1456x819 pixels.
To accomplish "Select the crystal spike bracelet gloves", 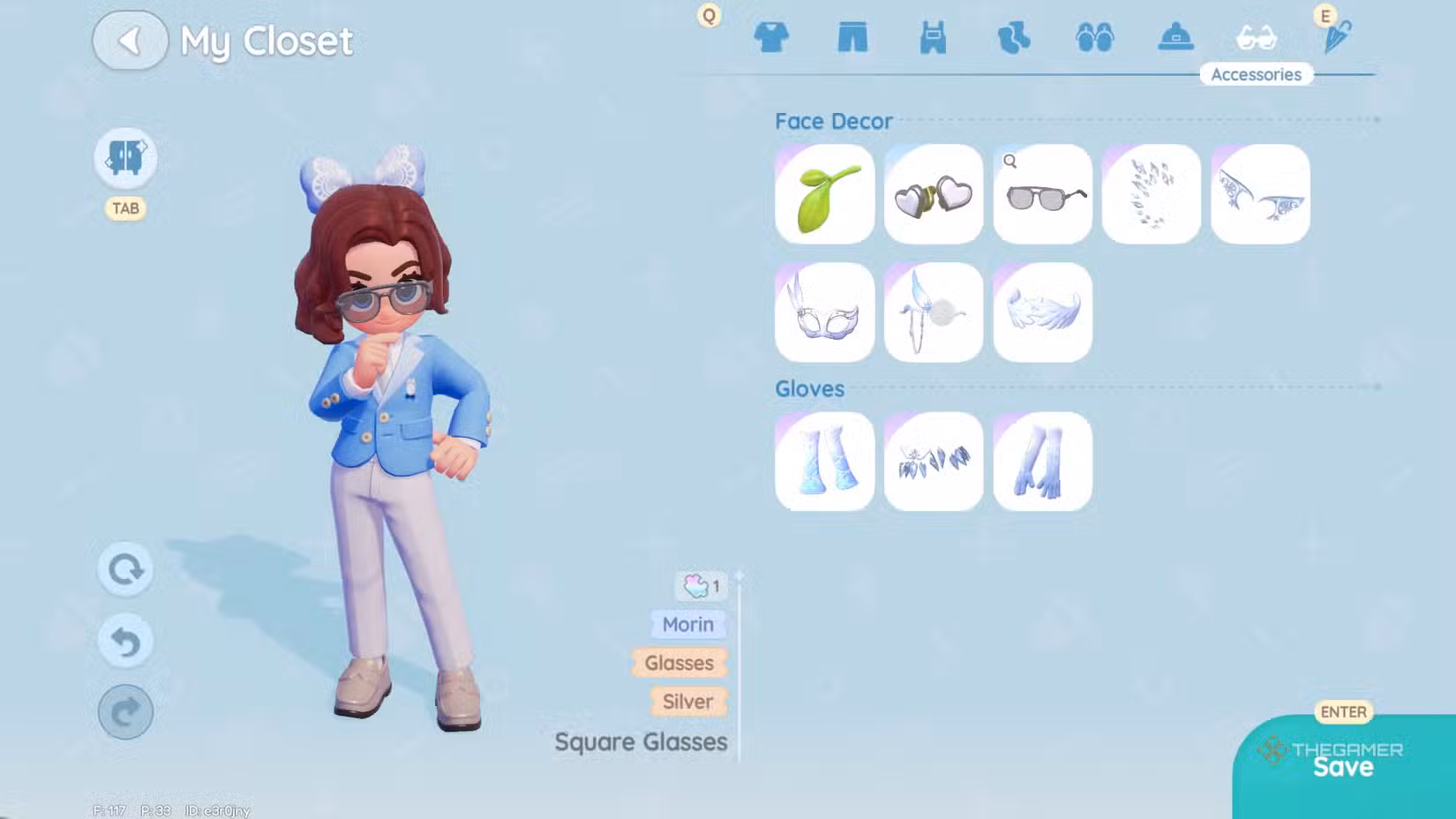I will pyautogui.click(x=934, y=462).
